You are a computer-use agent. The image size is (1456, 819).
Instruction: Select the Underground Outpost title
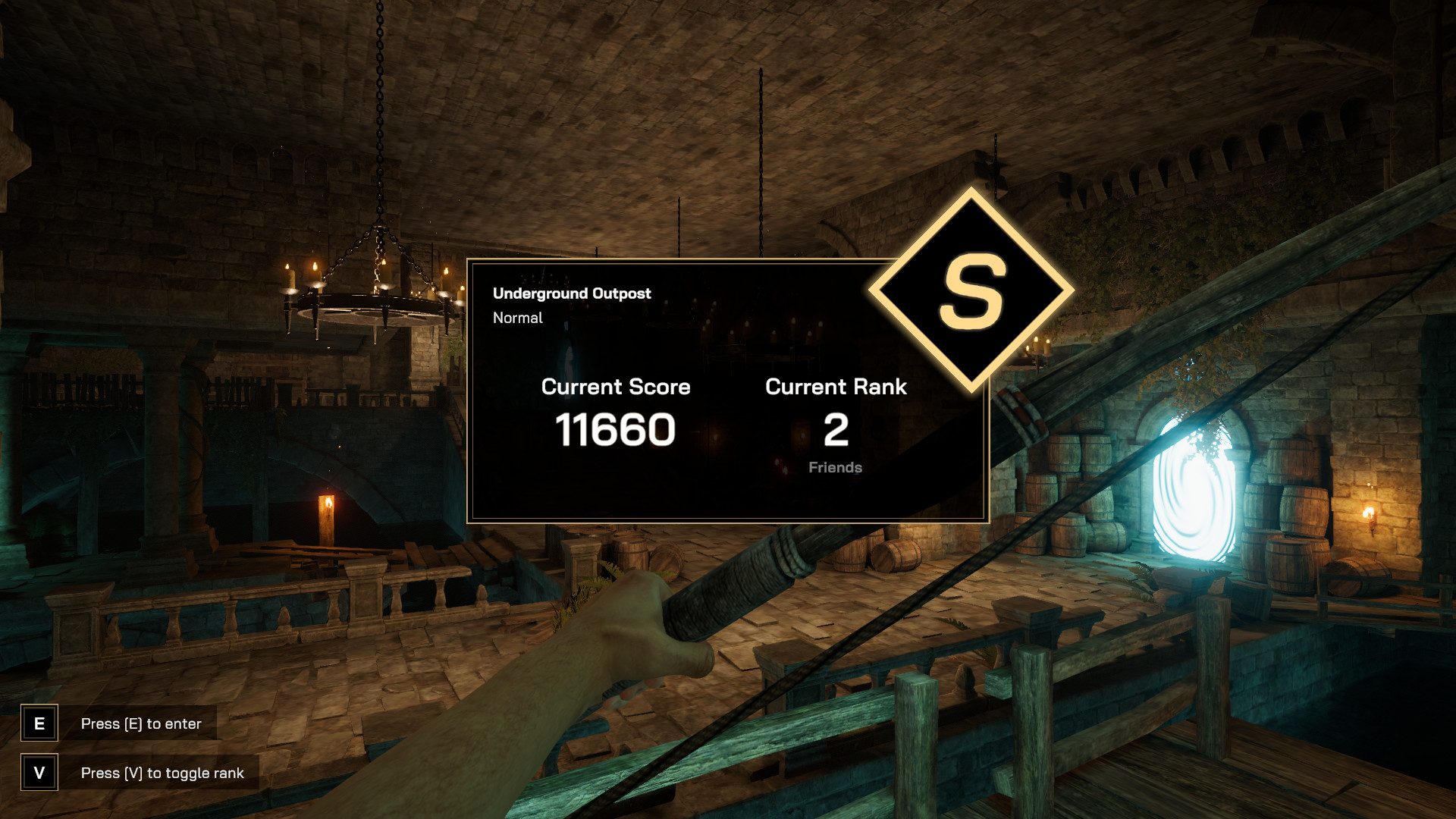click(570, 293)
